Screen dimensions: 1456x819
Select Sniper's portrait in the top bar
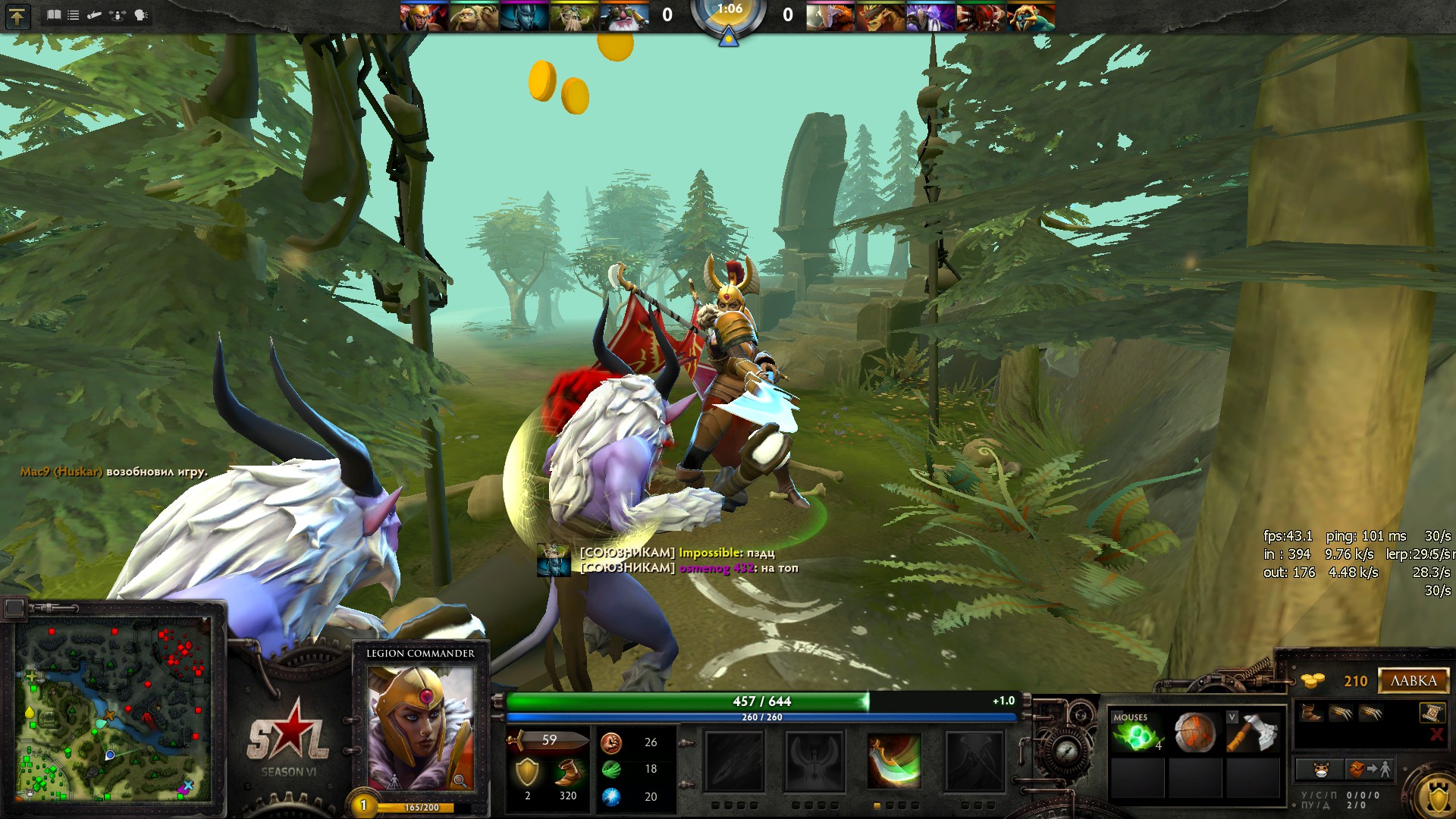pos(624,16)
